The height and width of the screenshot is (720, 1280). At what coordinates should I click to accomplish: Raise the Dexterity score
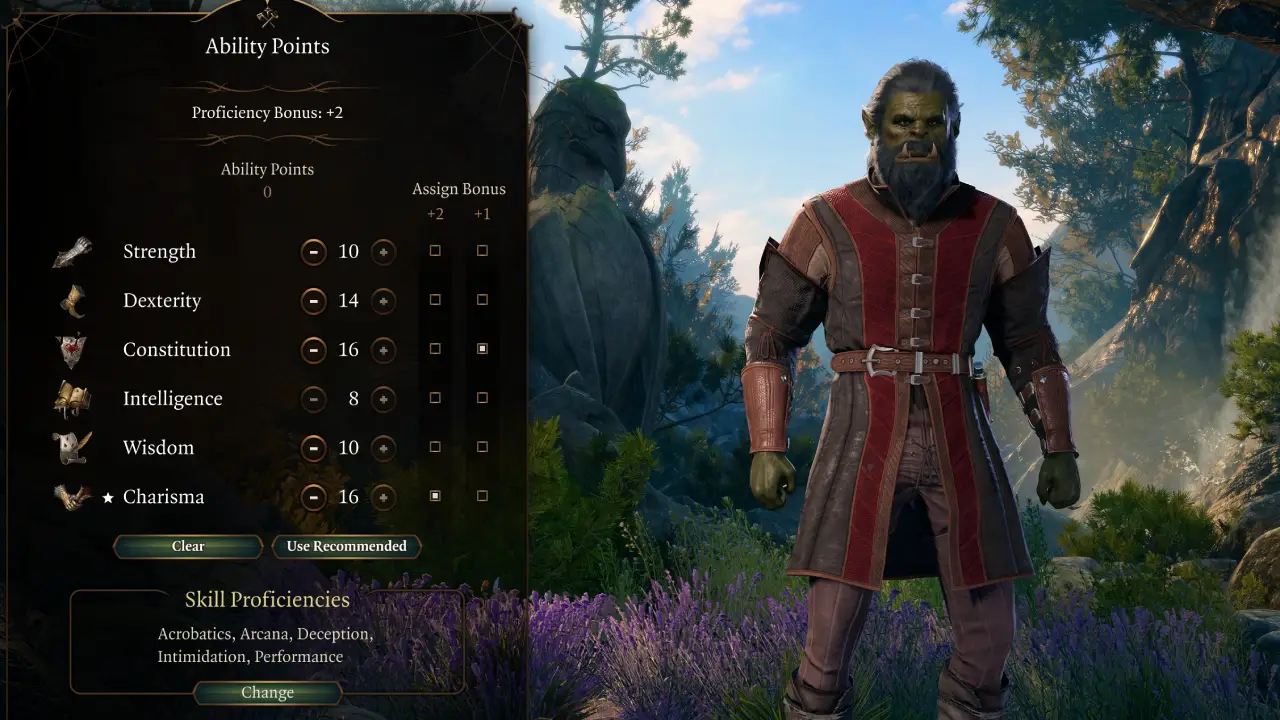[x=383, y=301]
